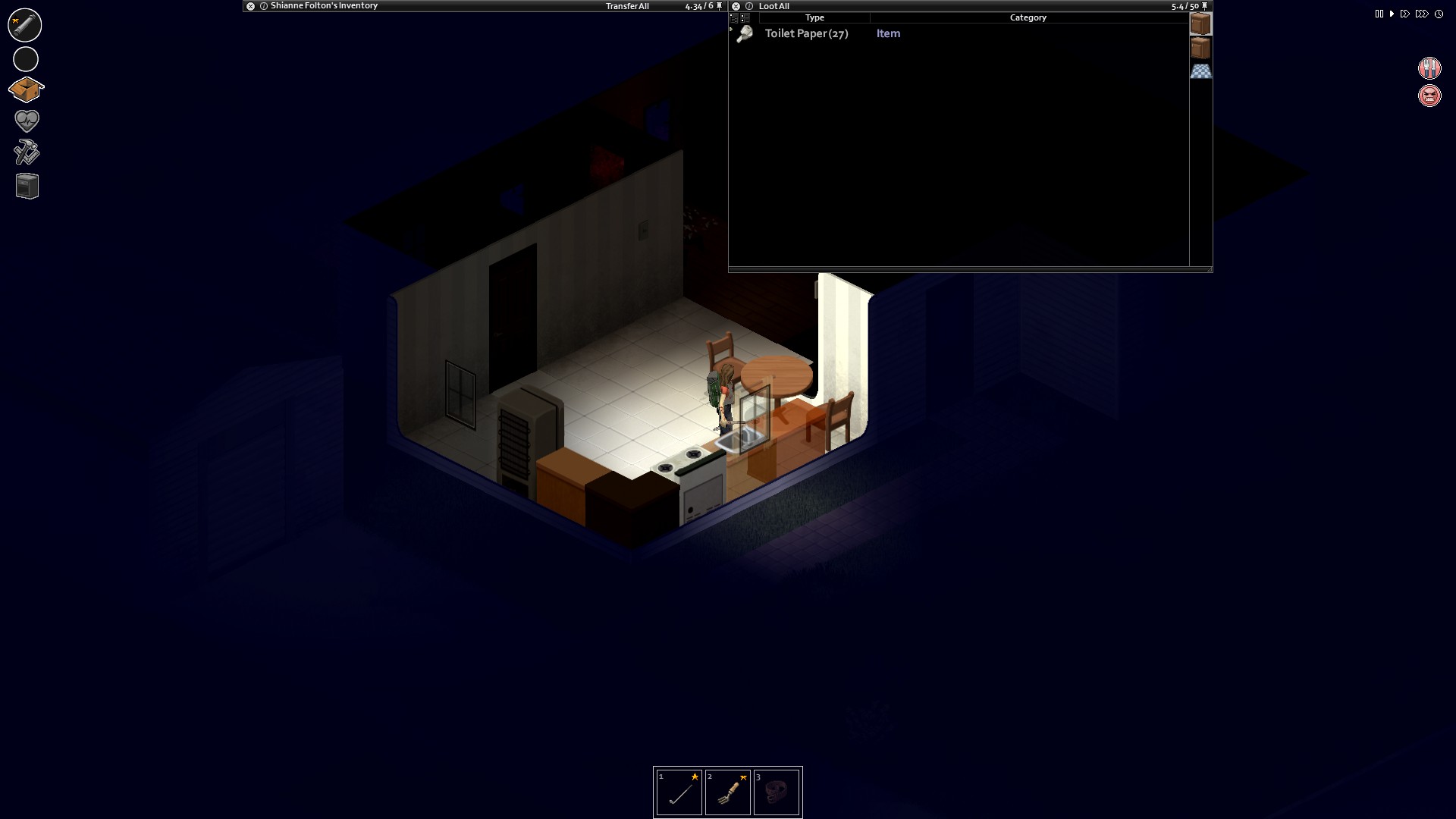Select hotbar slot 3 skull item

777,792
